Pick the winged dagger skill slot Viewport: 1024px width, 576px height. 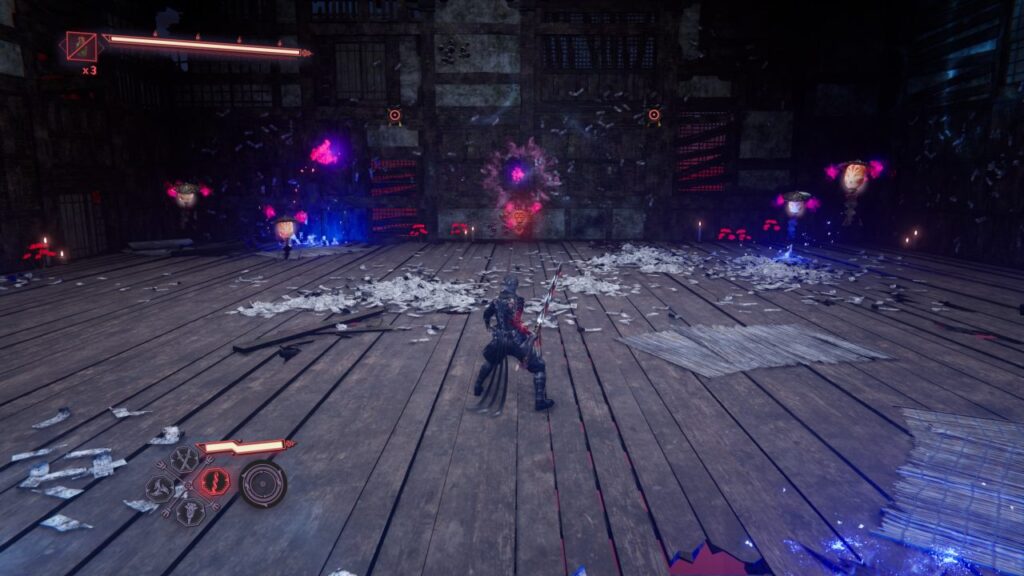[190, 512]
